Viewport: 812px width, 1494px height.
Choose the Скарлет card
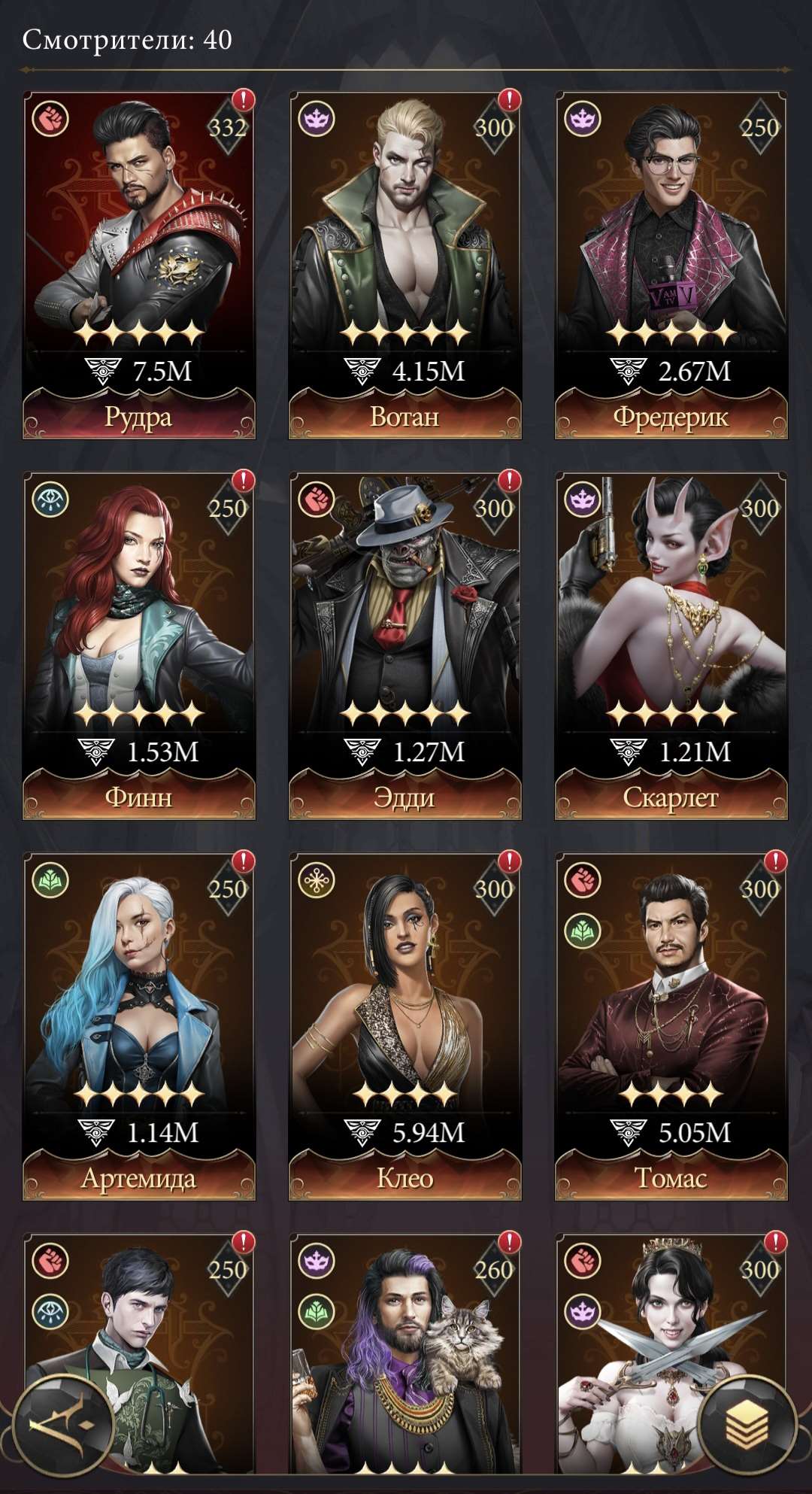point(671,644)
